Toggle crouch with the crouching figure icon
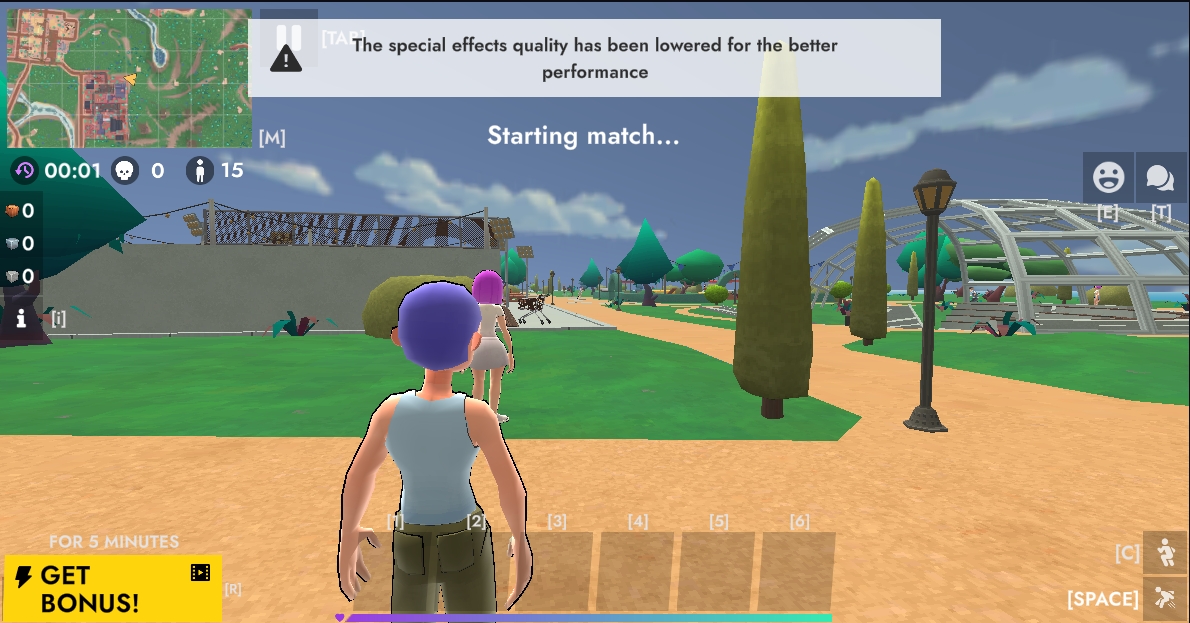This screenshot has width=1190, height=623. [1165, 552]
